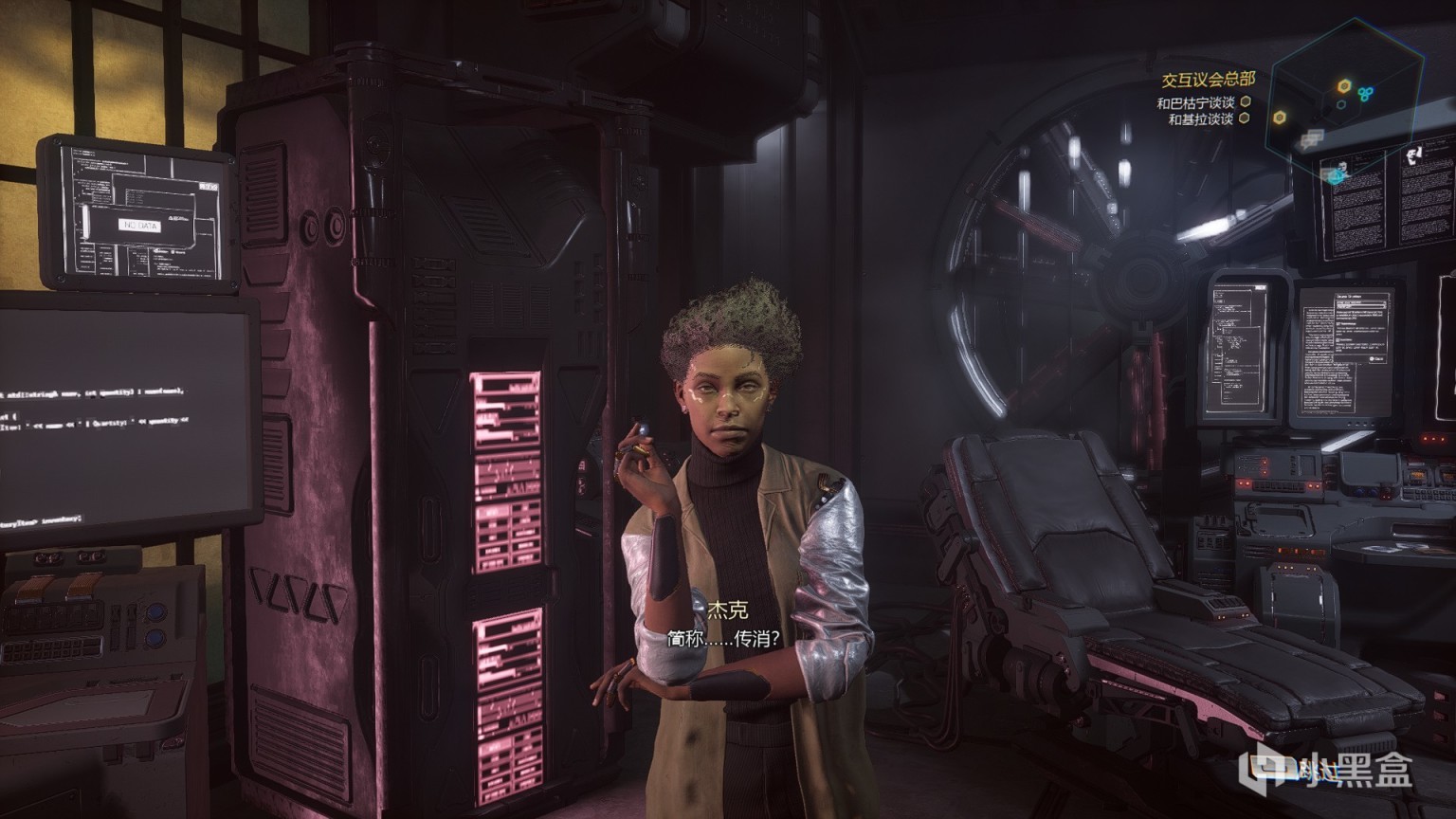
Task: Click the speech bubble marker on minimap
Action: [1311, 139]
